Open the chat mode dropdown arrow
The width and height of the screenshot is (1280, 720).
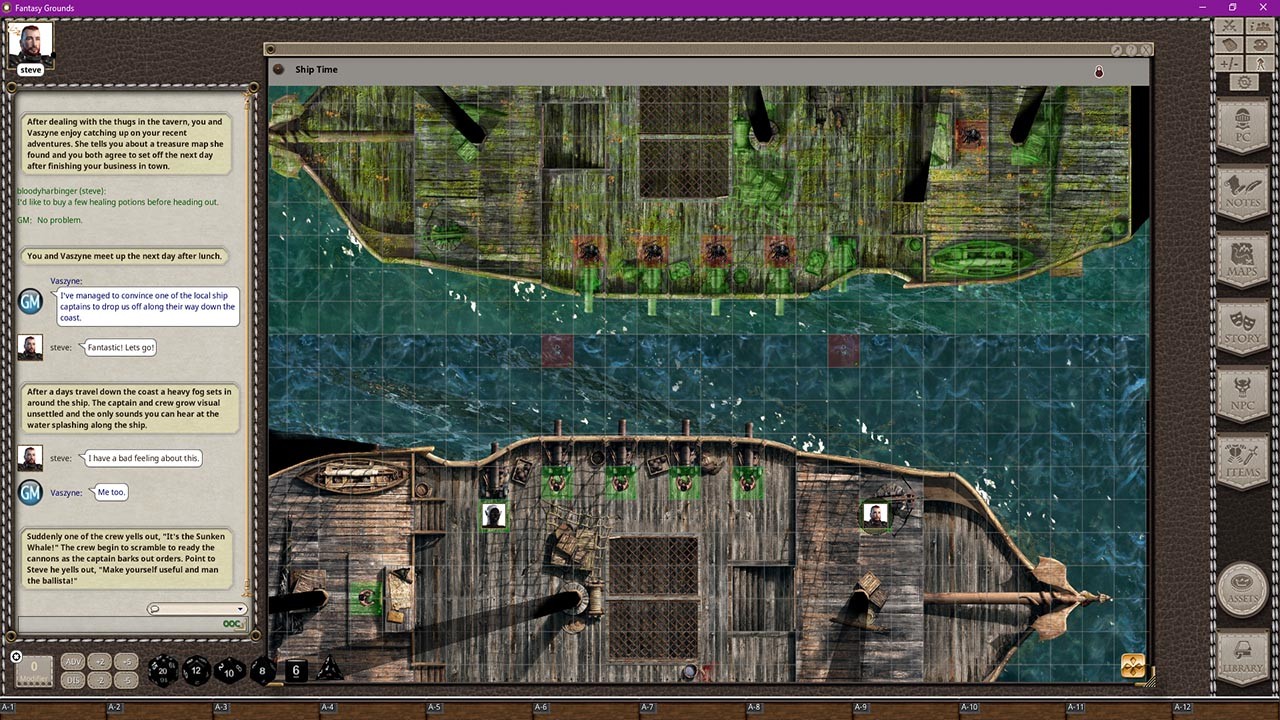(240, 609)
